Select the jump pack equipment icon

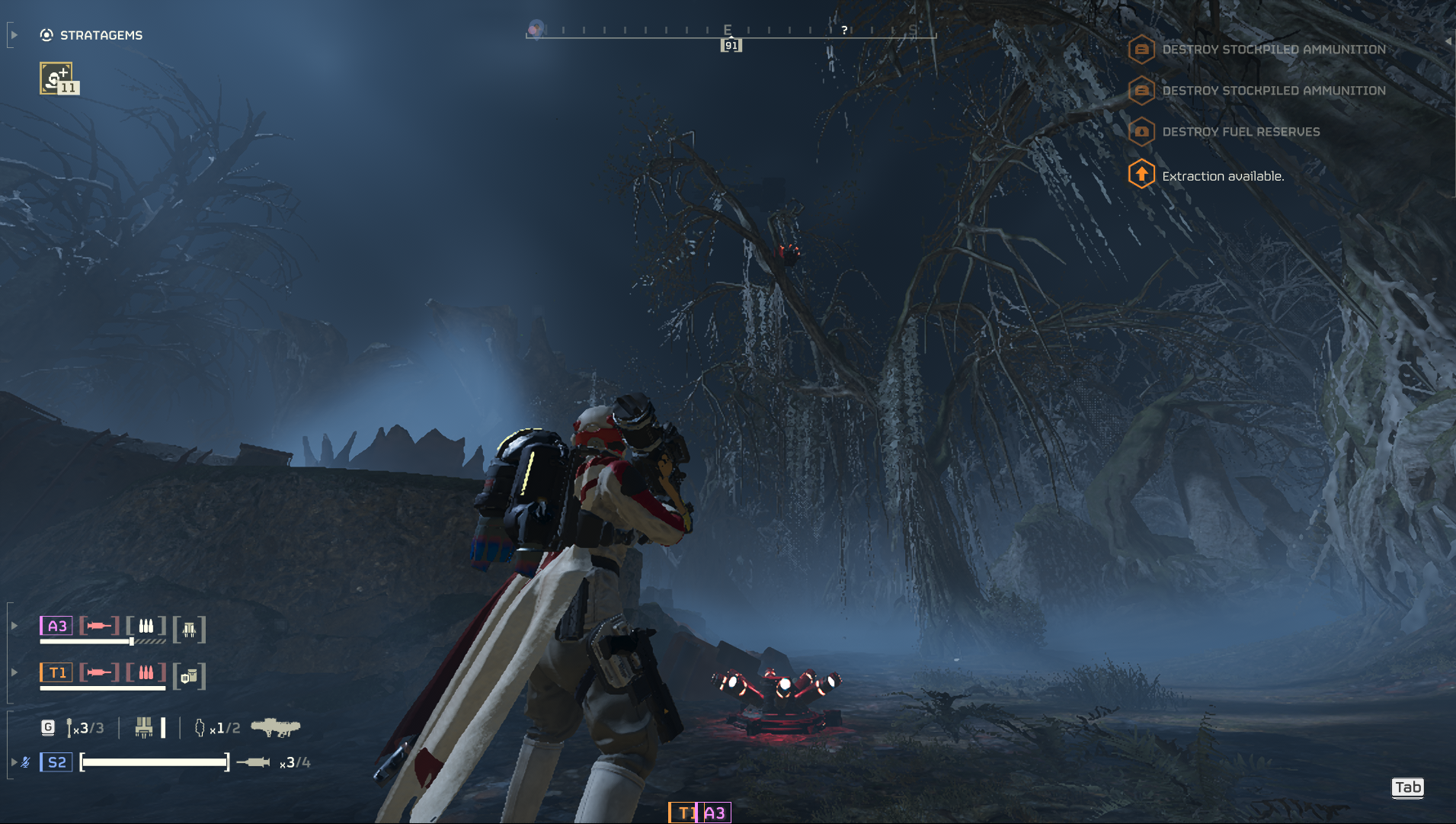click(143, 728)
